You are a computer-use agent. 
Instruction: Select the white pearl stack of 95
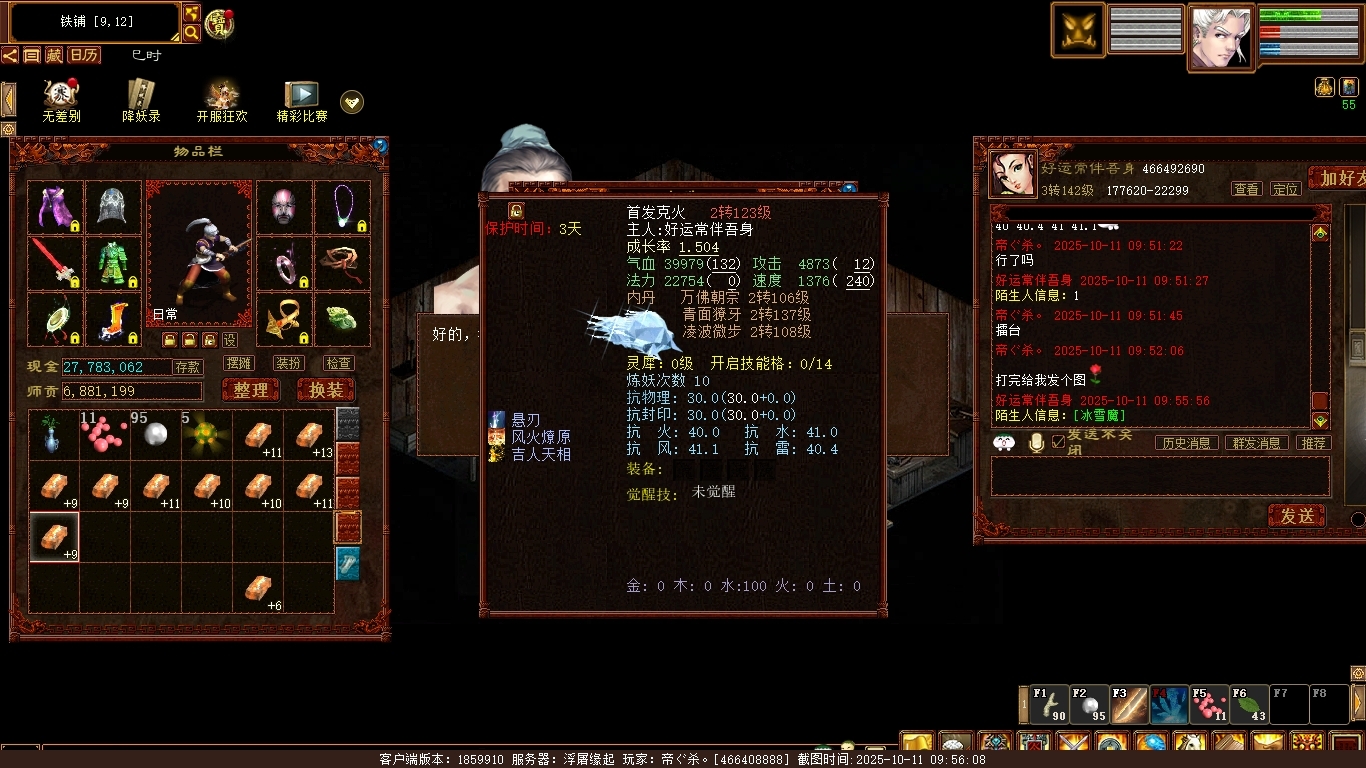(155, 435)
